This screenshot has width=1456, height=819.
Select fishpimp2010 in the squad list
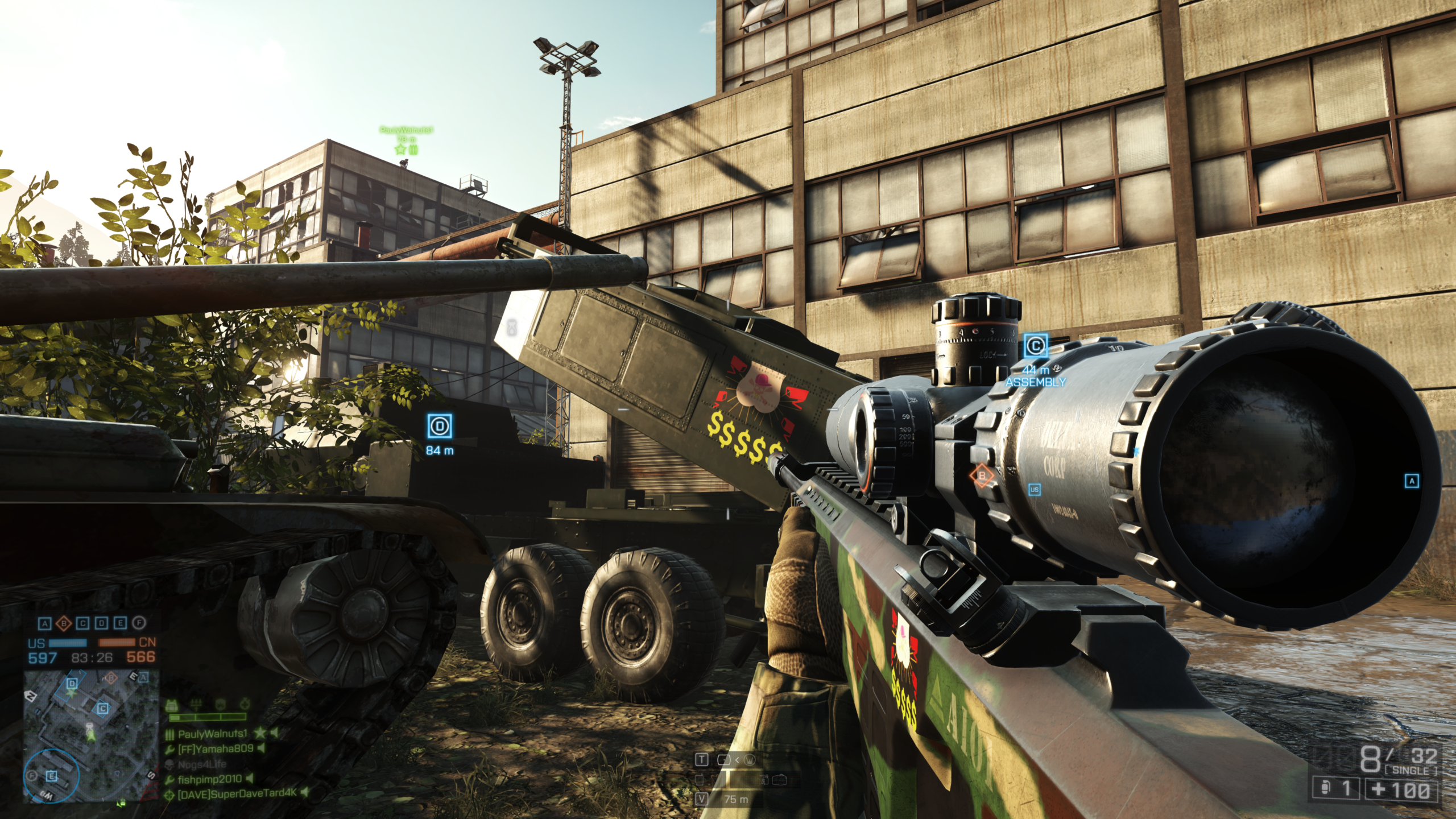tap(209, 779)
